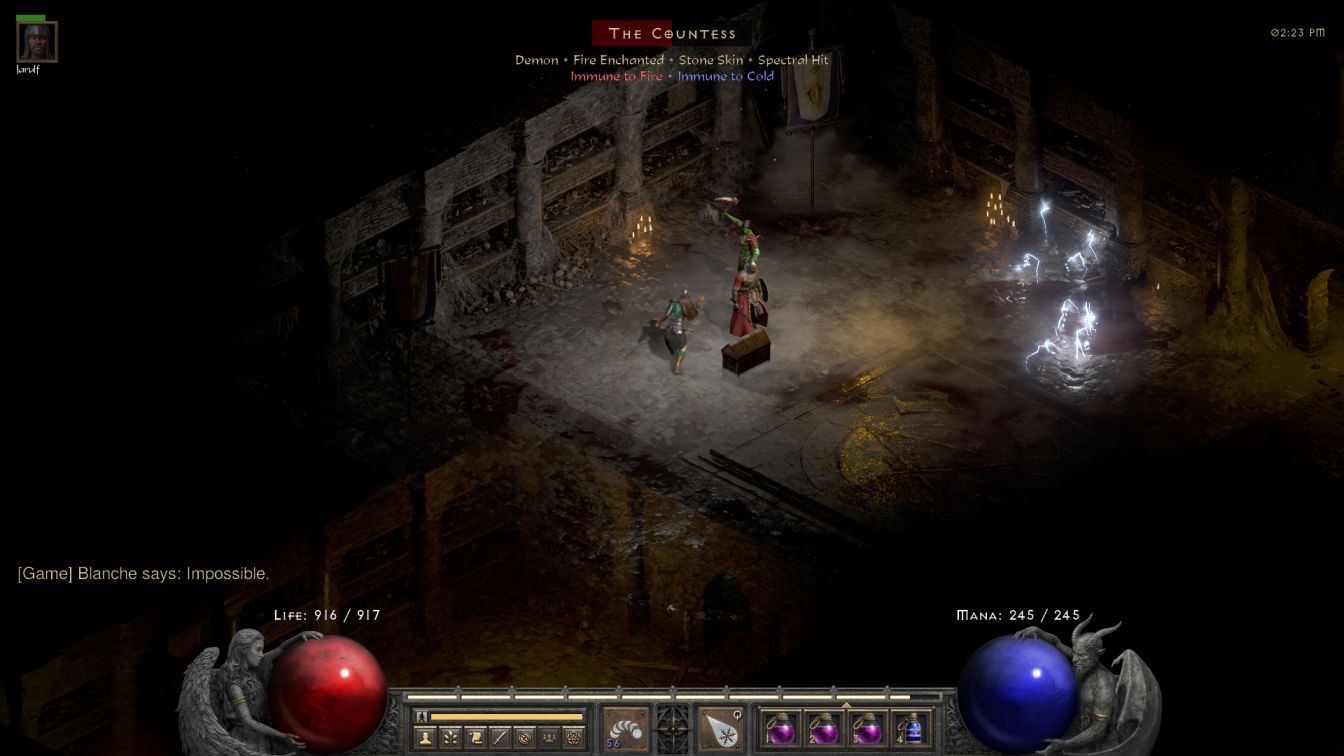Screen dimensions: 1344x756
Task: Click the mercenary portrait of Jarulf
Action: click(x=37, y=42)
